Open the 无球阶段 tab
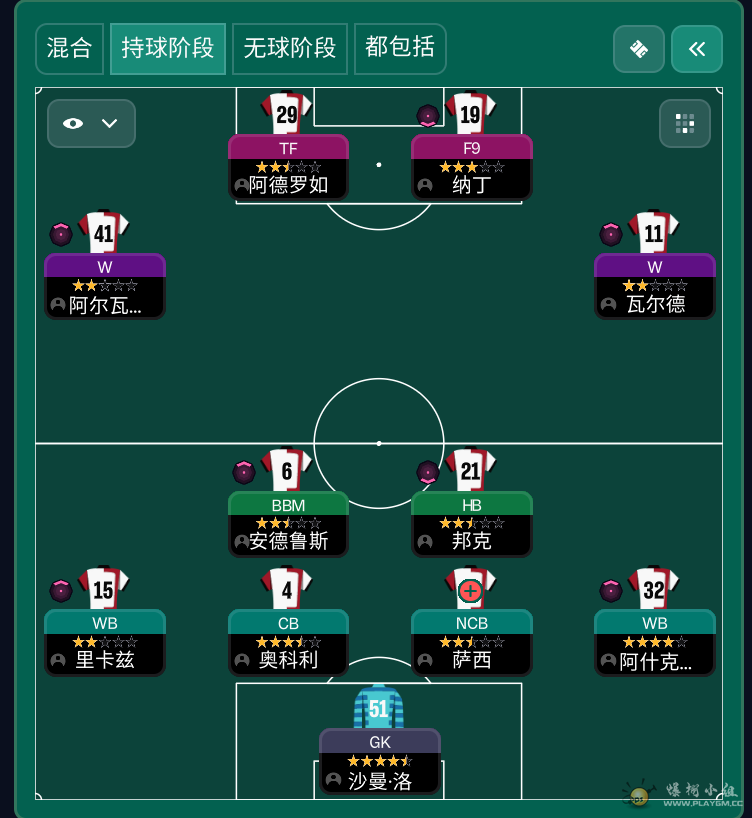The image size is (752, 818). click(289, 48)
